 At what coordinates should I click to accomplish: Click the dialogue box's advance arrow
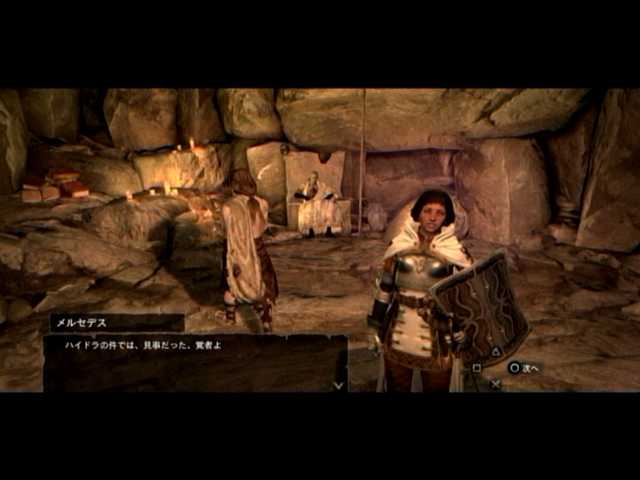pos(339,384)
